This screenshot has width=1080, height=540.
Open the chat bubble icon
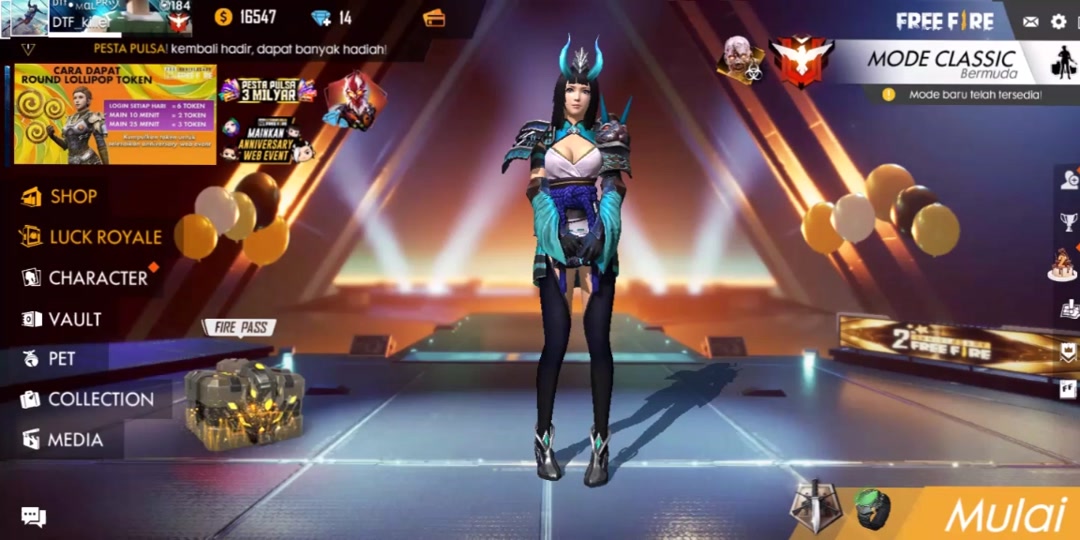click(x=33, y=517)
